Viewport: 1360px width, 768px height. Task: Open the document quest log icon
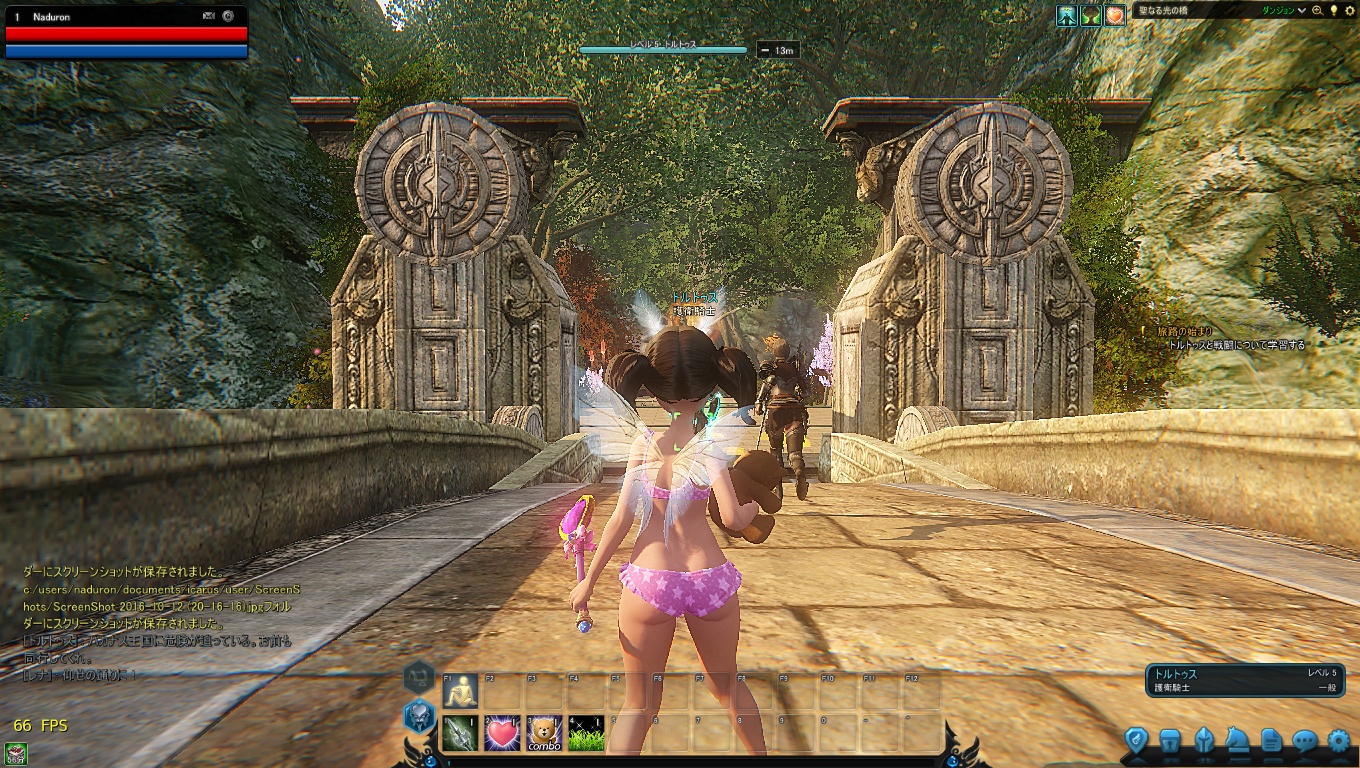point(1271,741)
